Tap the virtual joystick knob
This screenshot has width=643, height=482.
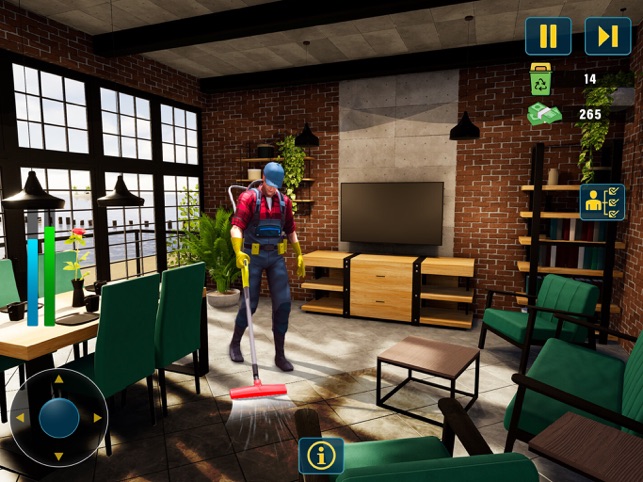59,418
